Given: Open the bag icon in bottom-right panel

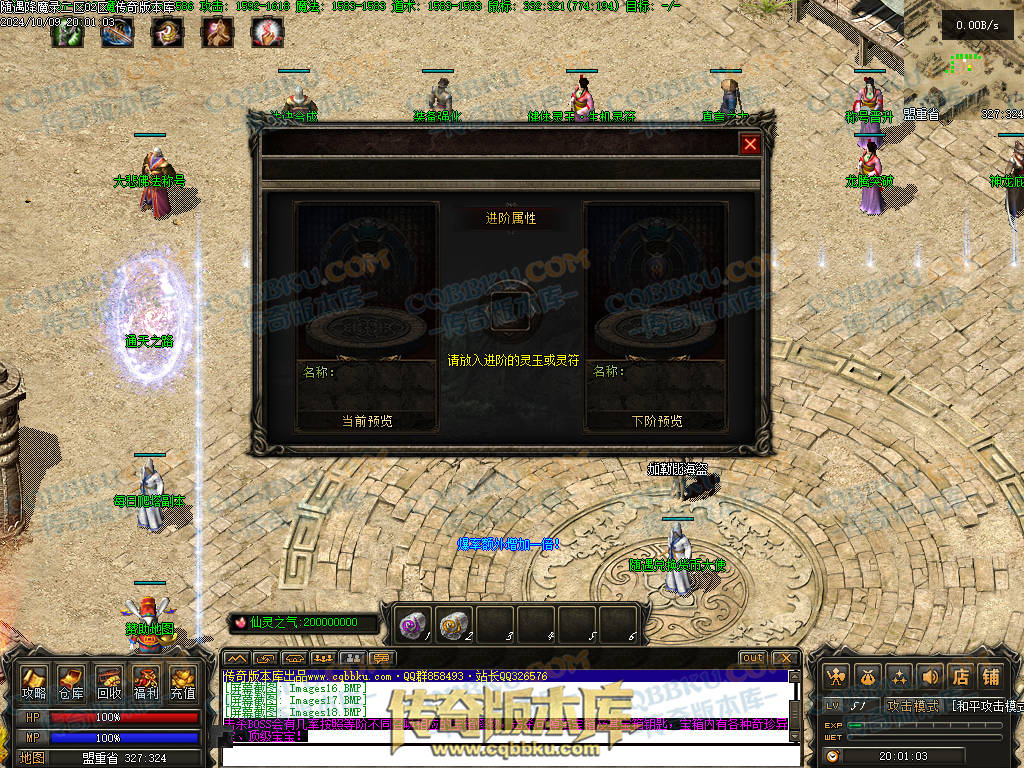Looking at the screenshot, I should pyautogui.click(x=868, y=677).
